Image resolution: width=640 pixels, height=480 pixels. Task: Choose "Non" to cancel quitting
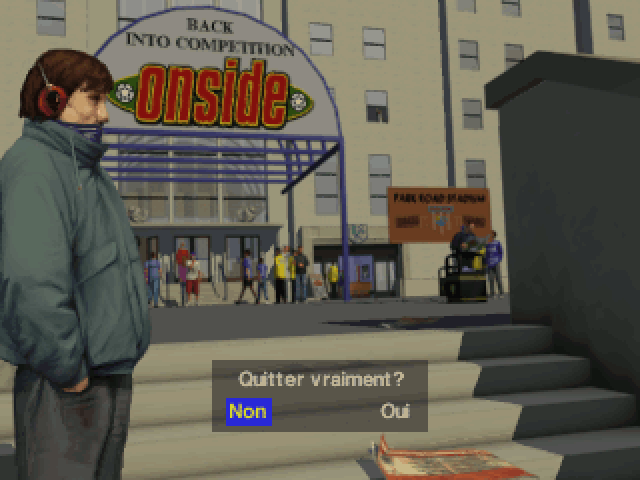click(x=248, y=411)
